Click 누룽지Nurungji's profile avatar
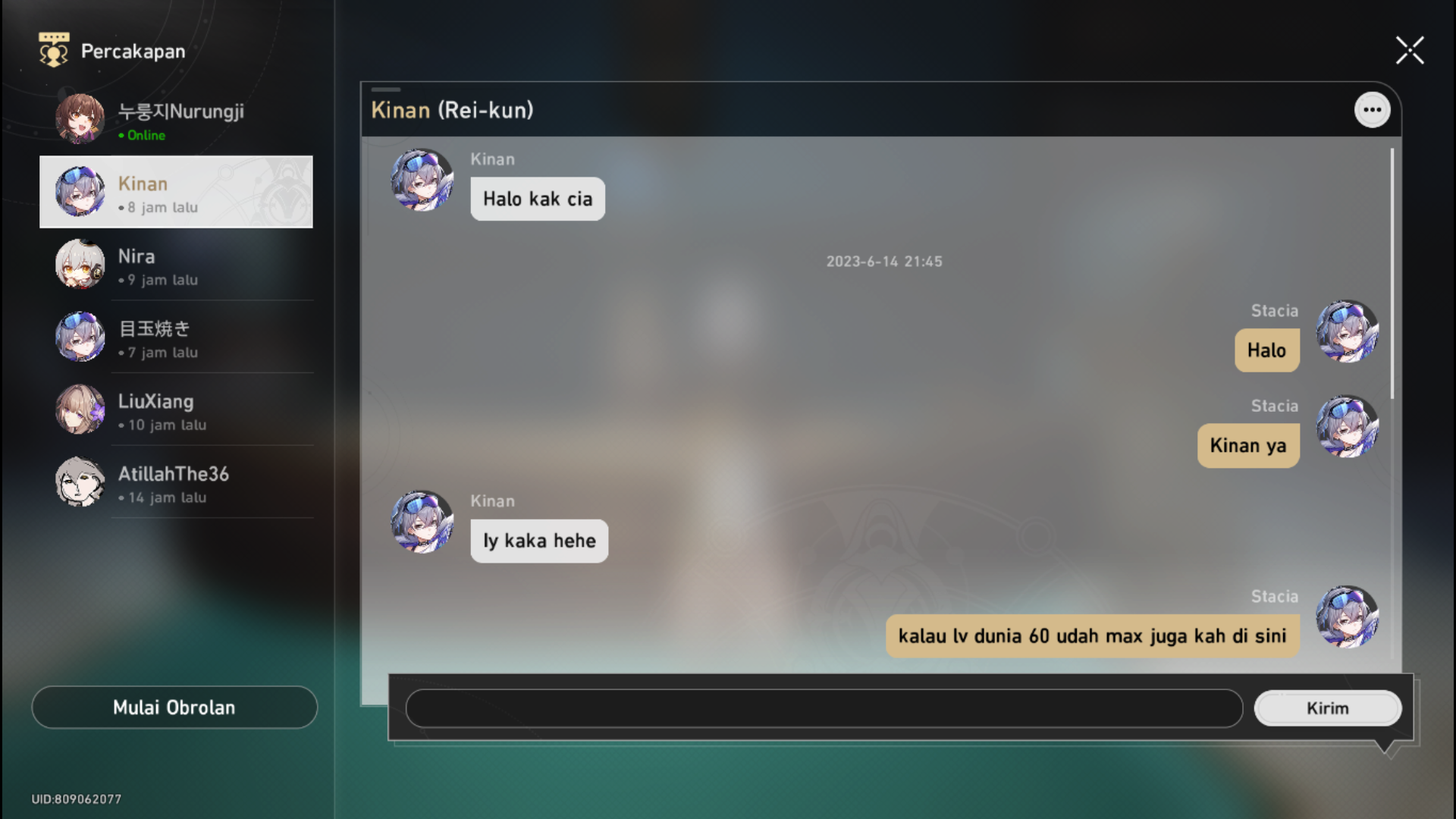Image resolution: width=1456 pixels, height=819 pixels. (80, 118)
